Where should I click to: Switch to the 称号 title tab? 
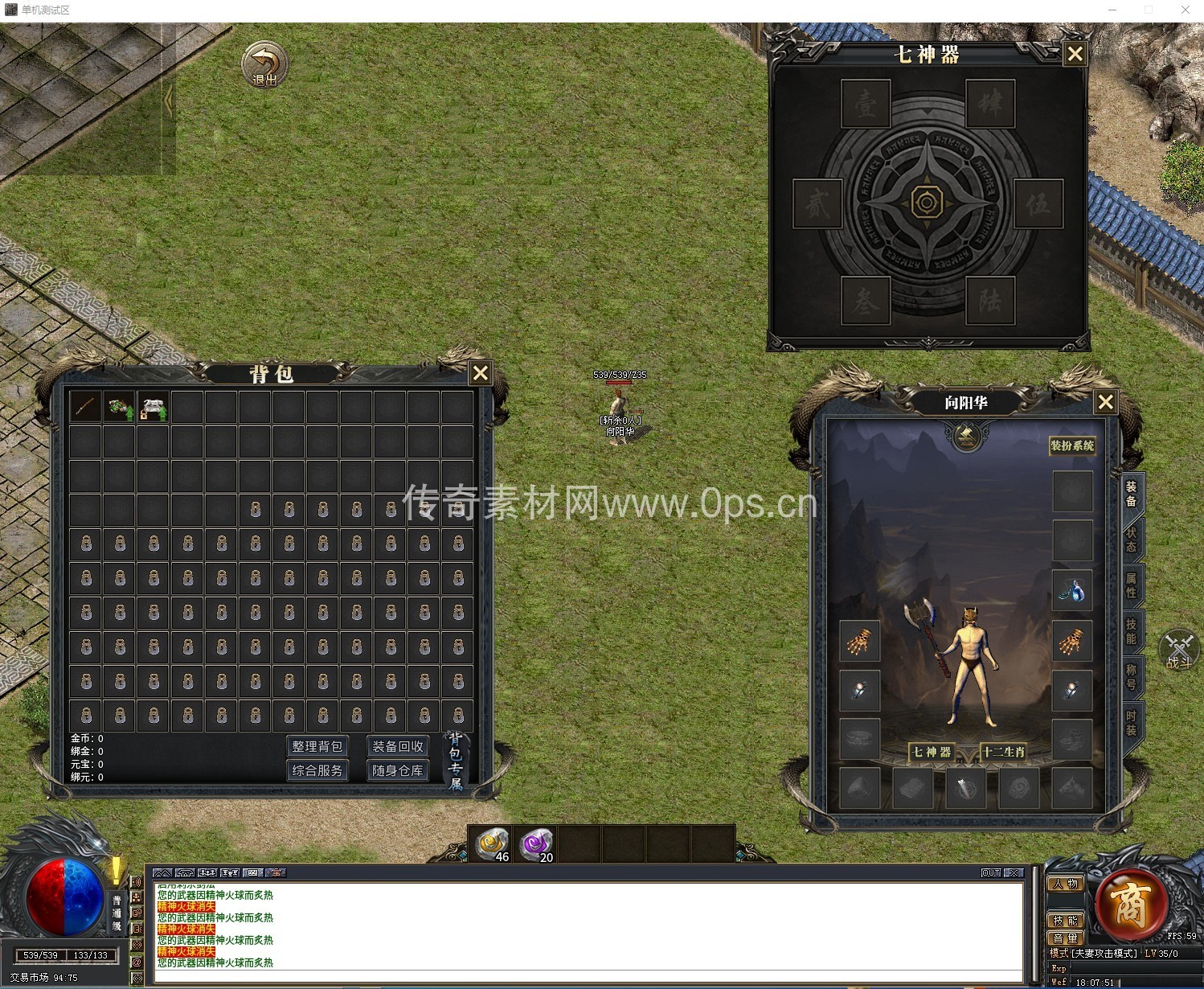1132,677
